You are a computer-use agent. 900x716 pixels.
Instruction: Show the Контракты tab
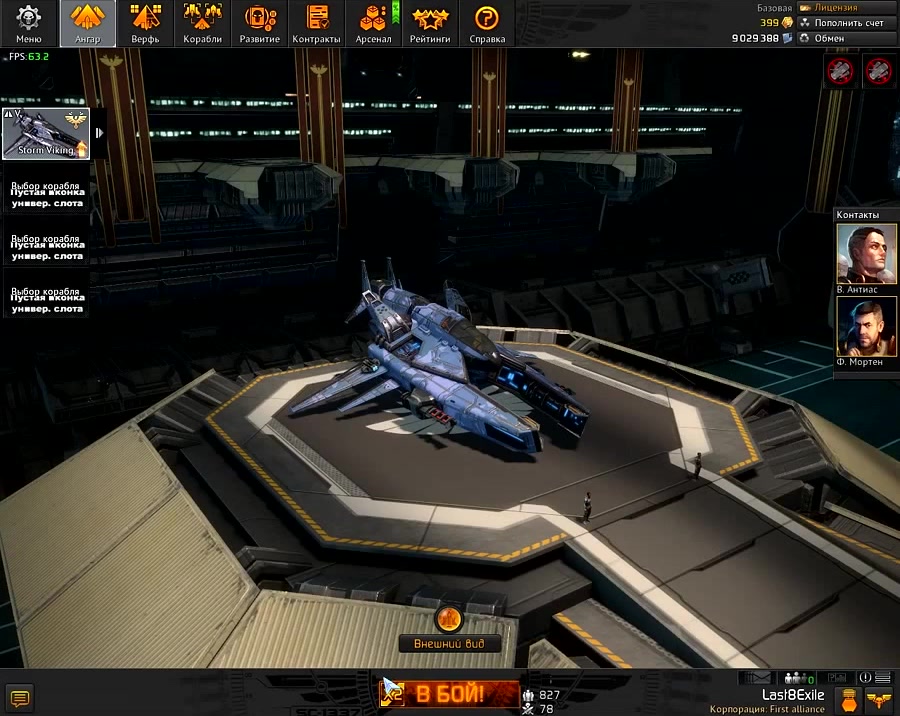(317, 23)
